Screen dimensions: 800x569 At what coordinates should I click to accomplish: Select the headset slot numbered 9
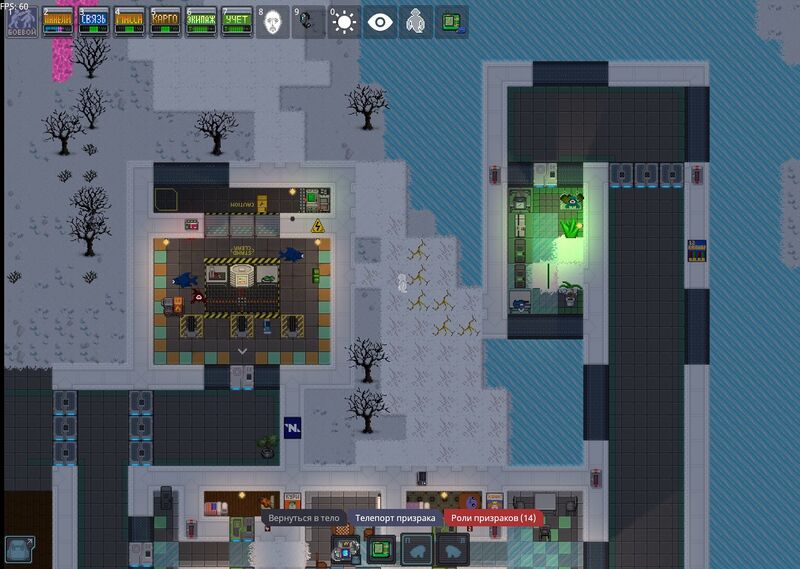308,22
